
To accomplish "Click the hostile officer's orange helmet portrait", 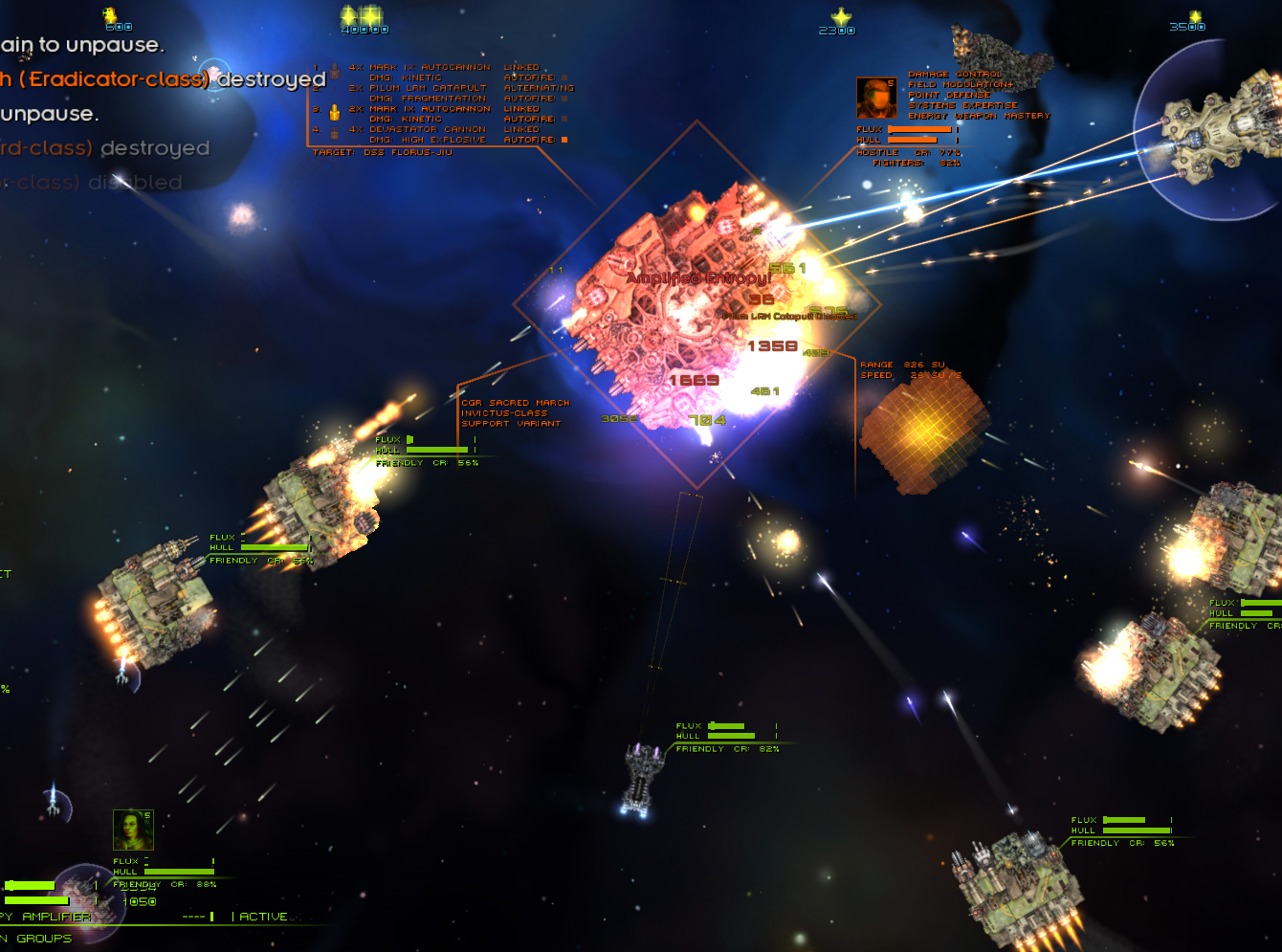I will [x=875, y=98].
